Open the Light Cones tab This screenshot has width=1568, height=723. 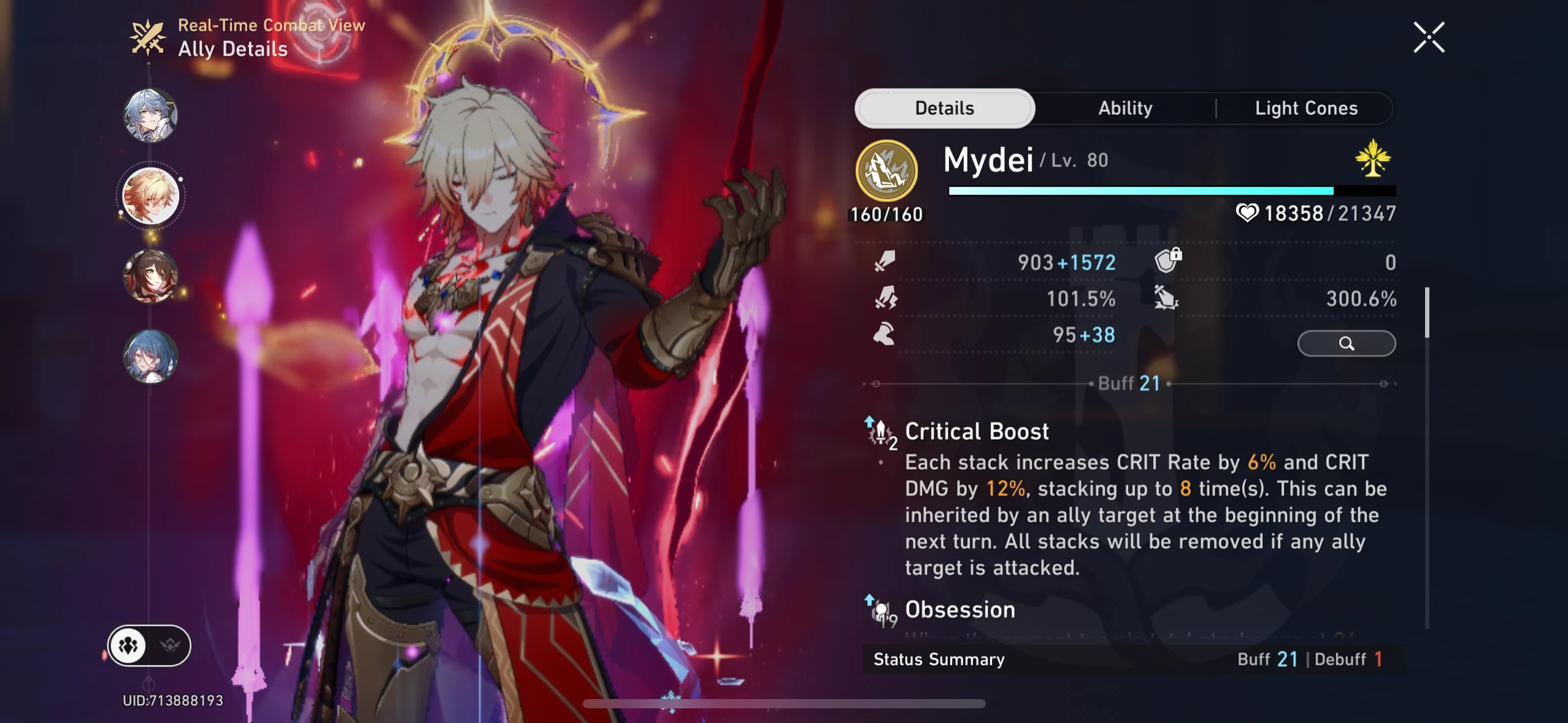click(1305, 108)
